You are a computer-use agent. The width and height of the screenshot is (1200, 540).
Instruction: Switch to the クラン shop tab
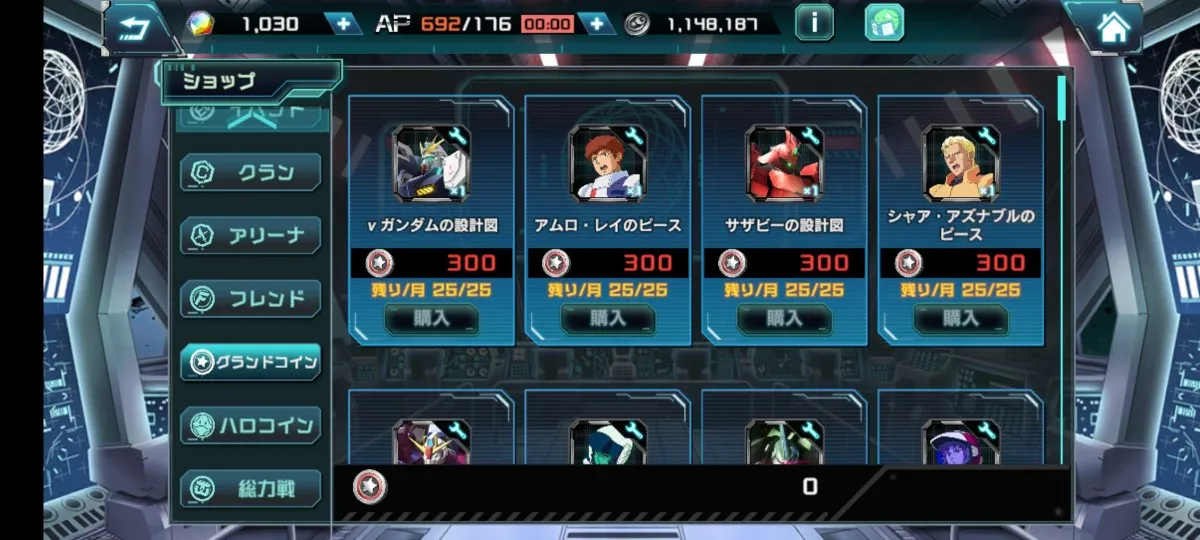tap(250, 172)
